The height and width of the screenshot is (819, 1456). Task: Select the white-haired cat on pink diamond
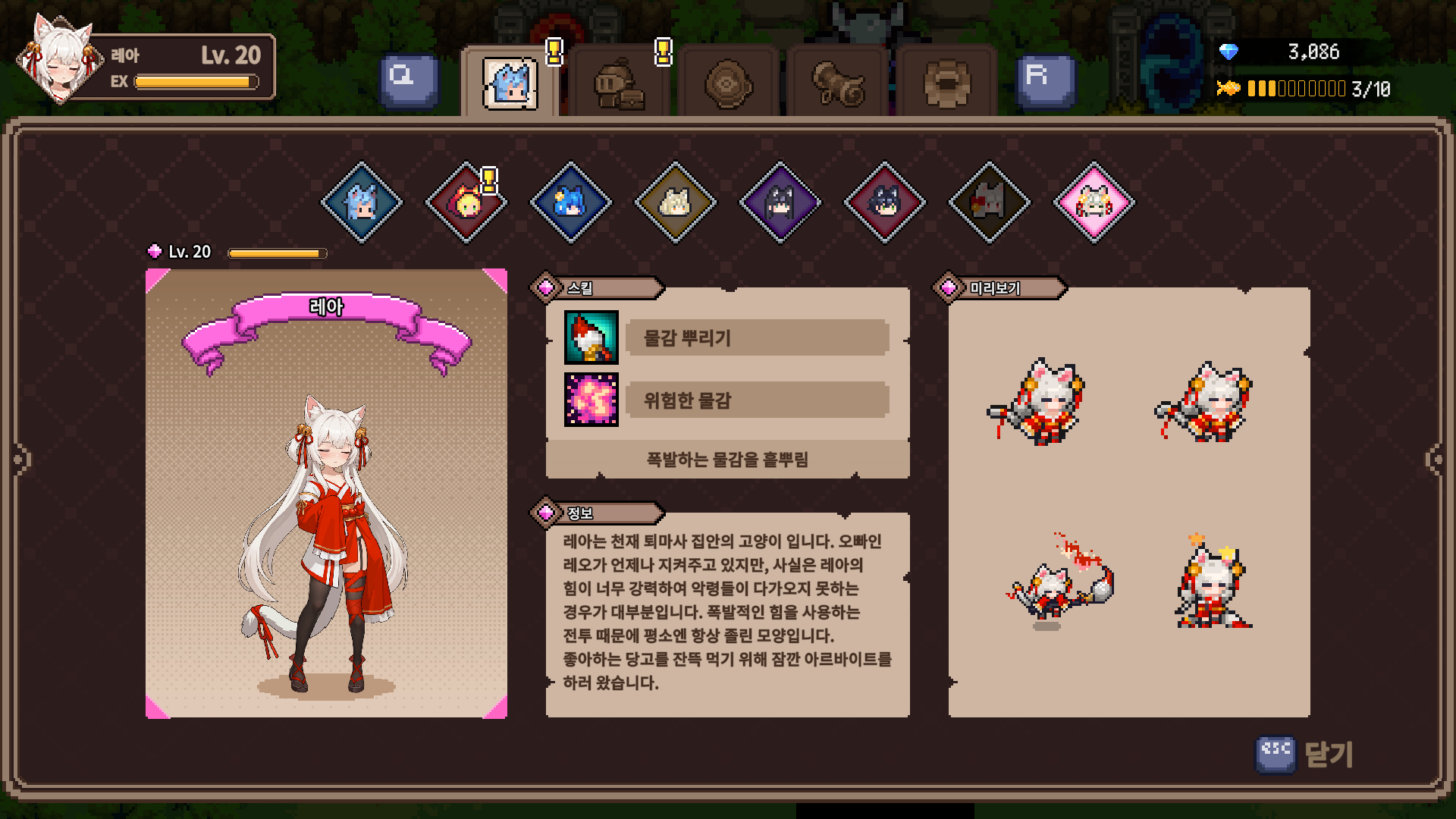(x=1094, y=202)
